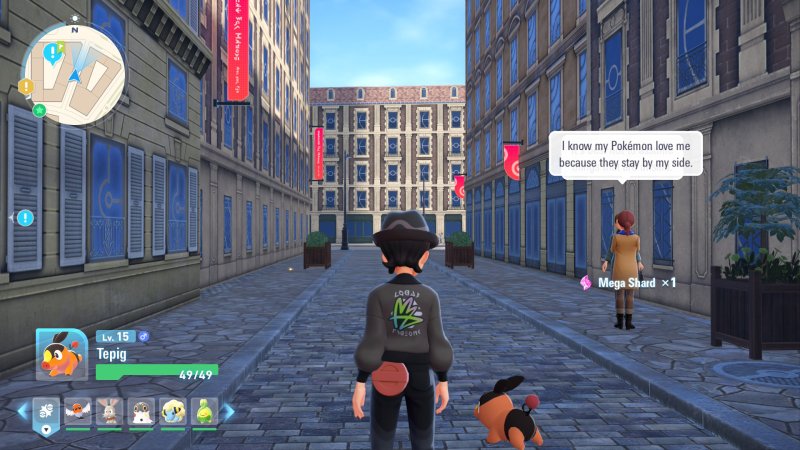The height and width of the screenshot is (450, 800).
Task: Click the off-screen blue exclamation indicator
Action: click(25, 217)
